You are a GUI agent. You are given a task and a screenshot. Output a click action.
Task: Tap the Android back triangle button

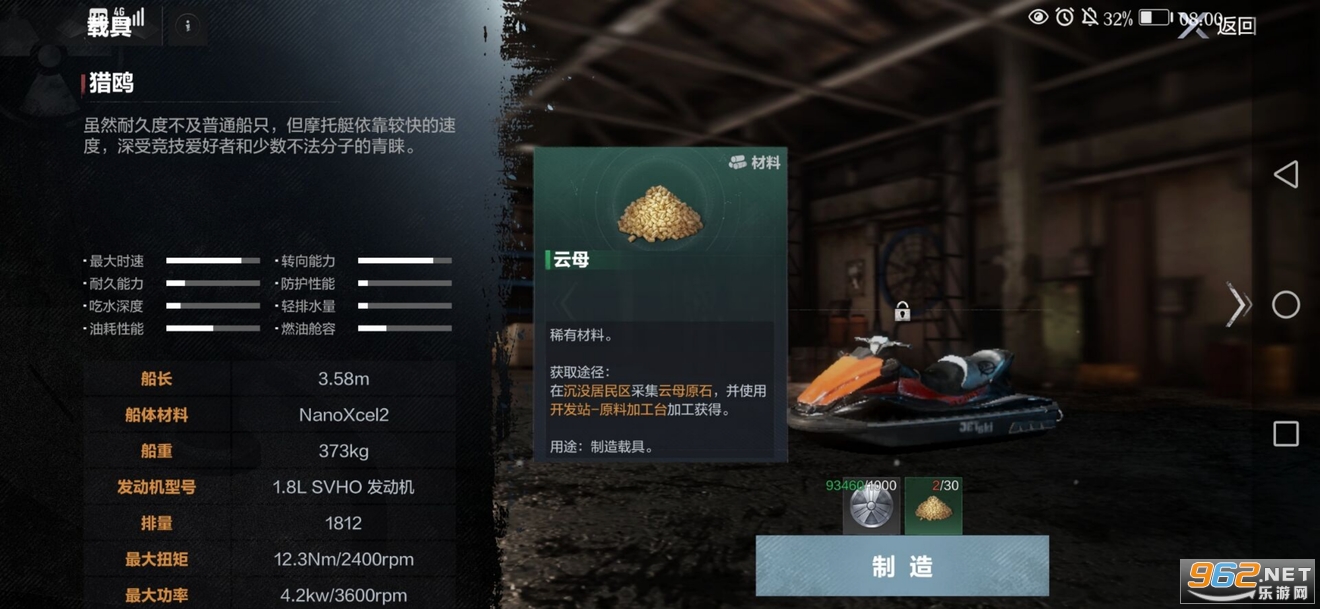point(1285,175)
